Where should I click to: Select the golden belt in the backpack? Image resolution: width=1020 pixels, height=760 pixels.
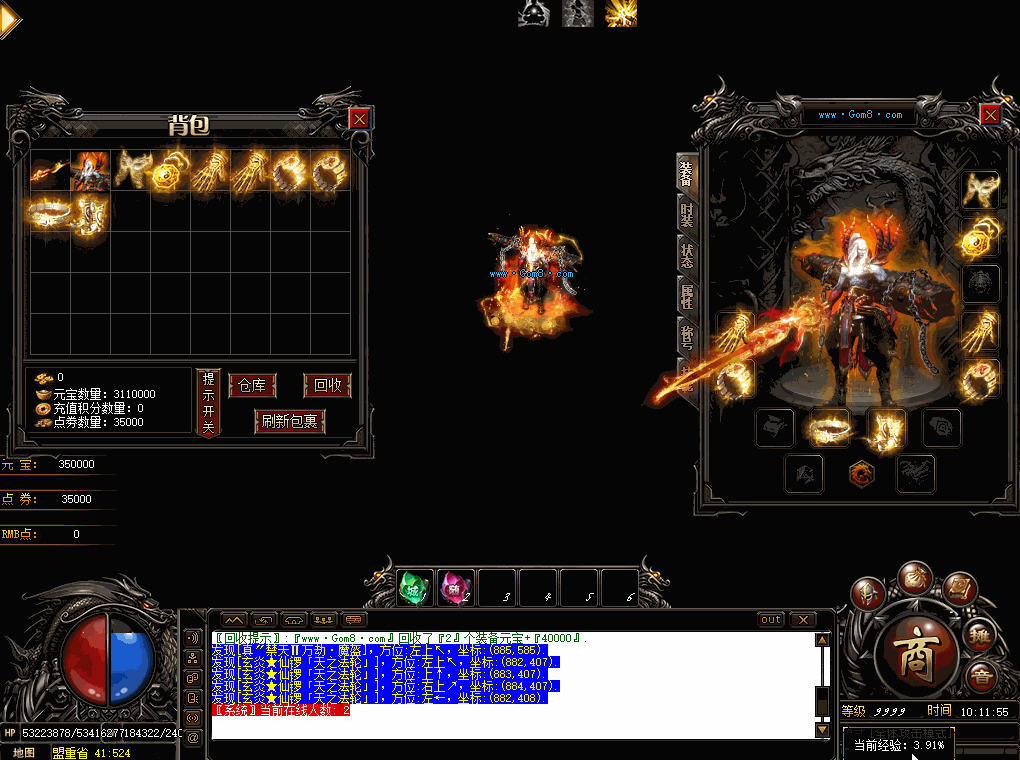[49, 212]
